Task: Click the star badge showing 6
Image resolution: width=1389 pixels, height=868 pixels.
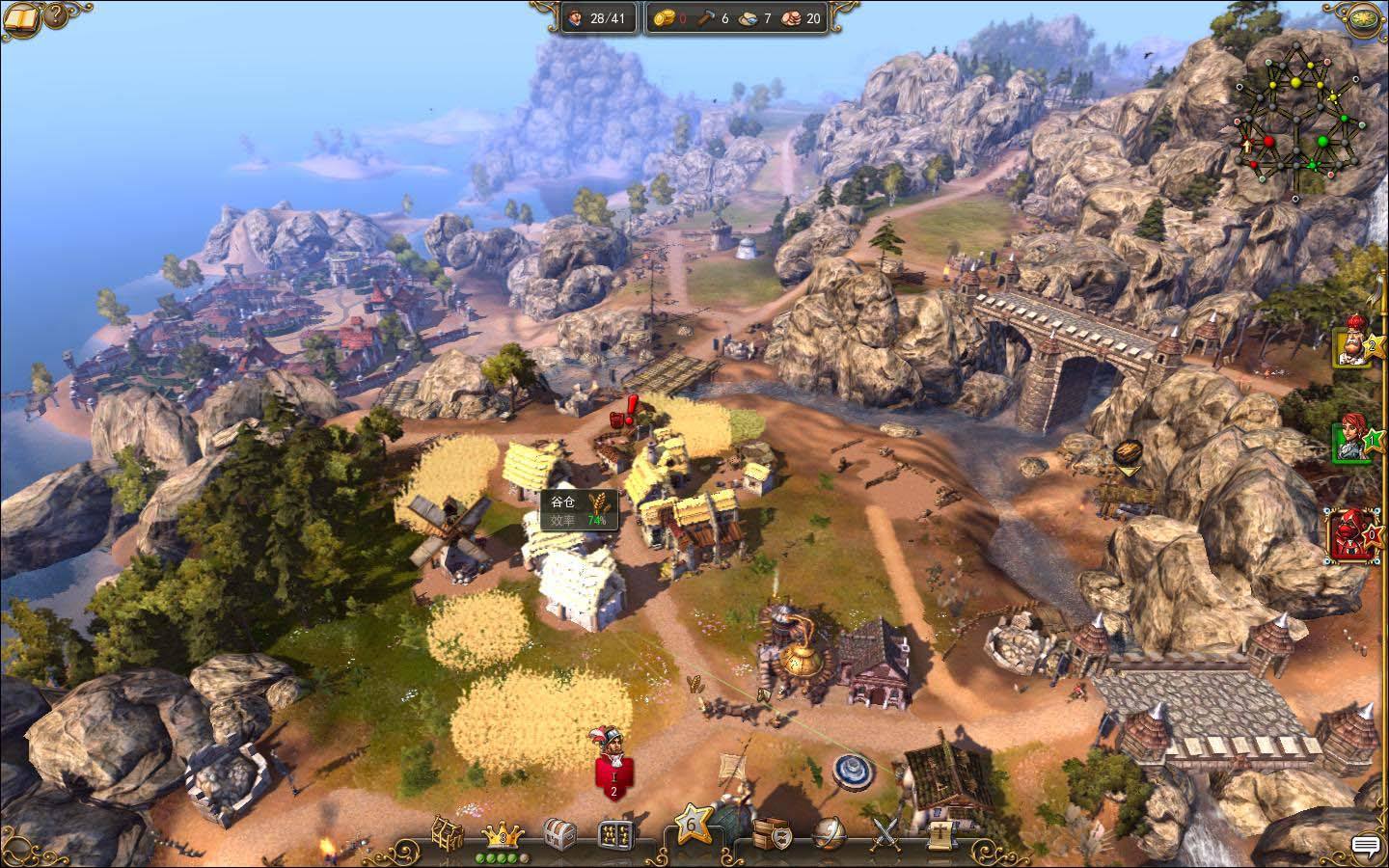Action: click(693, 826)
